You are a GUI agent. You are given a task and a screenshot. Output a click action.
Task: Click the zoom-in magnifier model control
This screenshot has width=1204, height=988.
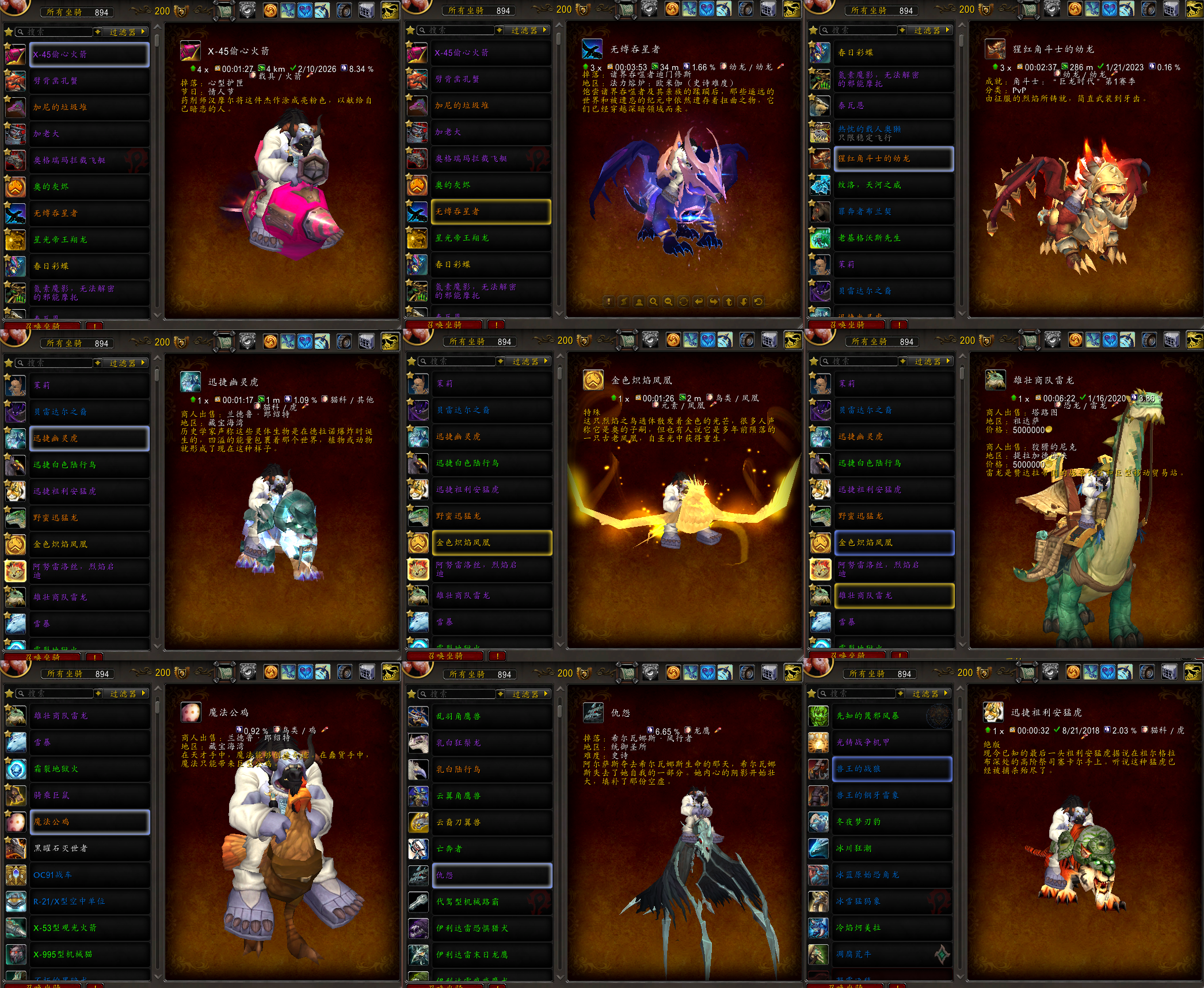pyautogui.click(x=653, y=302)
